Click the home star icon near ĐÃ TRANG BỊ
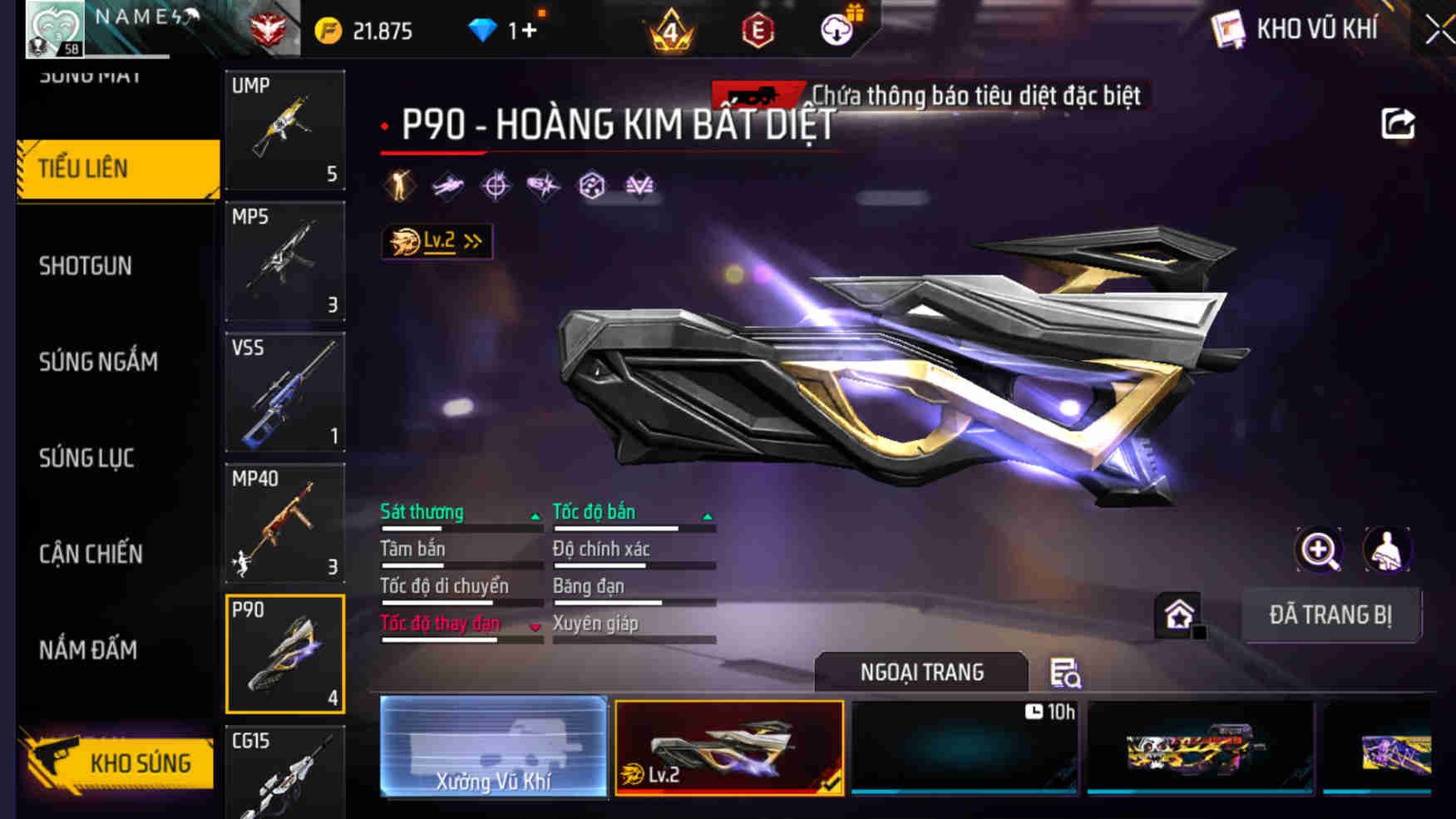The height and width of the screenshot is (819, 1456). (x=1178, y=616)
